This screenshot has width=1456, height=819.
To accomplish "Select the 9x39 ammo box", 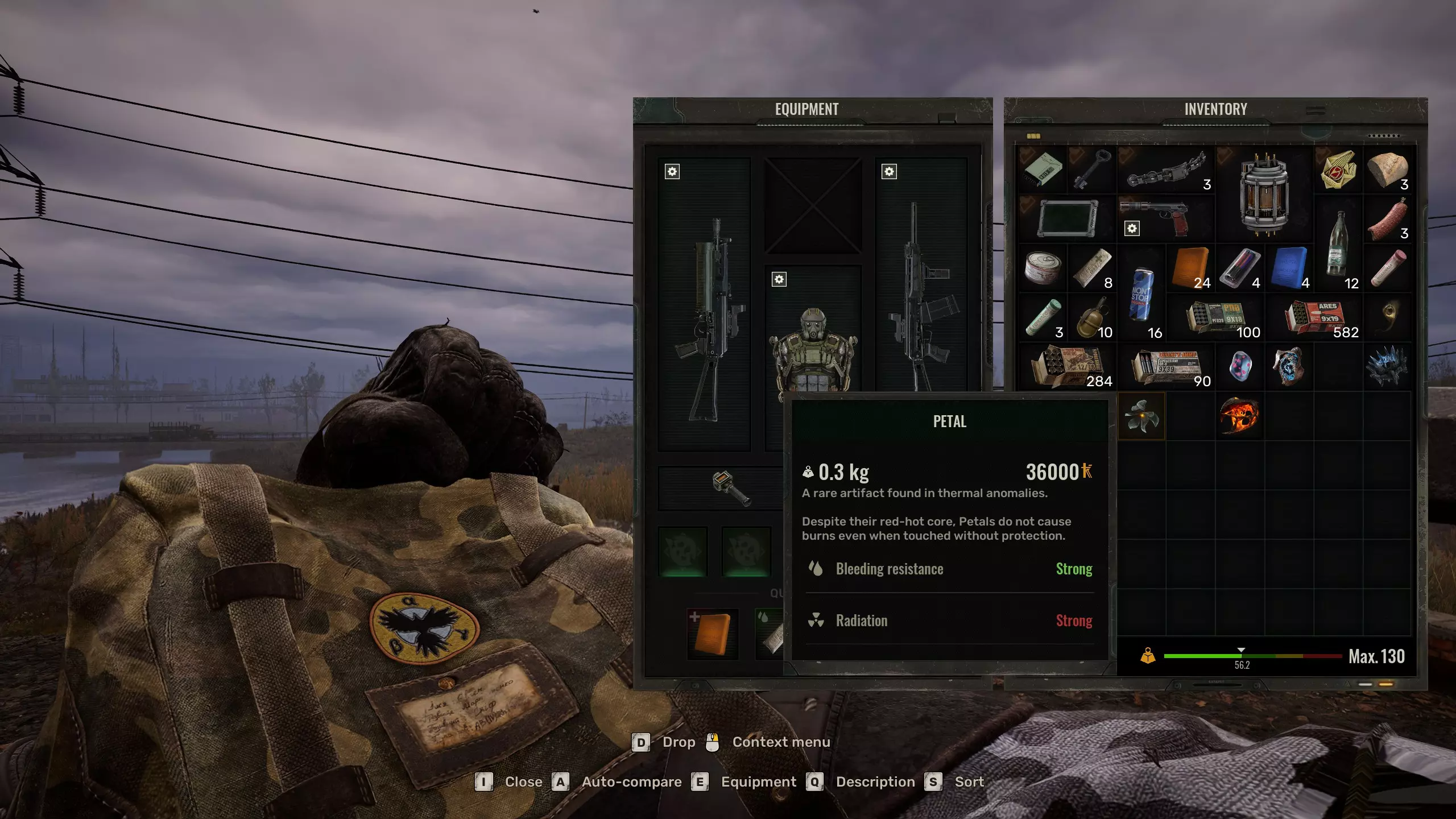I will point(1166,367).
